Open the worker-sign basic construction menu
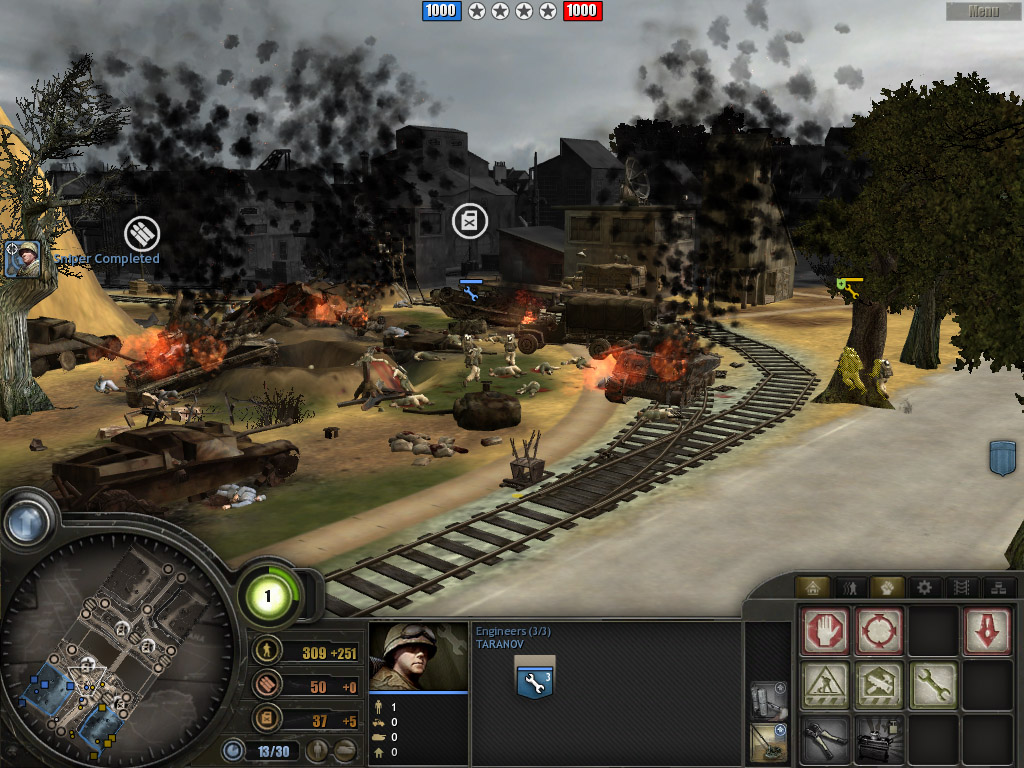Viewport: 1024px width, 768px height. [825, 685]
